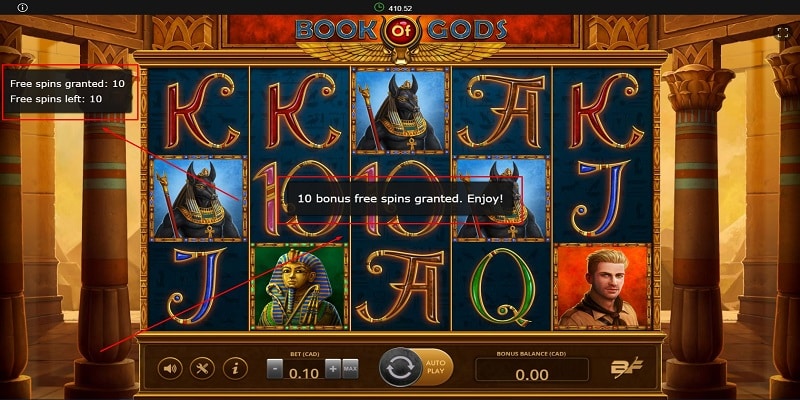Dismiss the bonus free spins granted message

point(400,199)
